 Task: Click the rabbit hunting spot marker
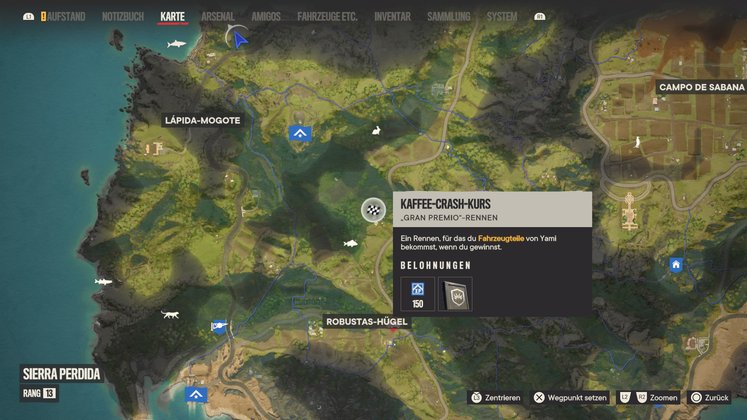pos(376,131)
